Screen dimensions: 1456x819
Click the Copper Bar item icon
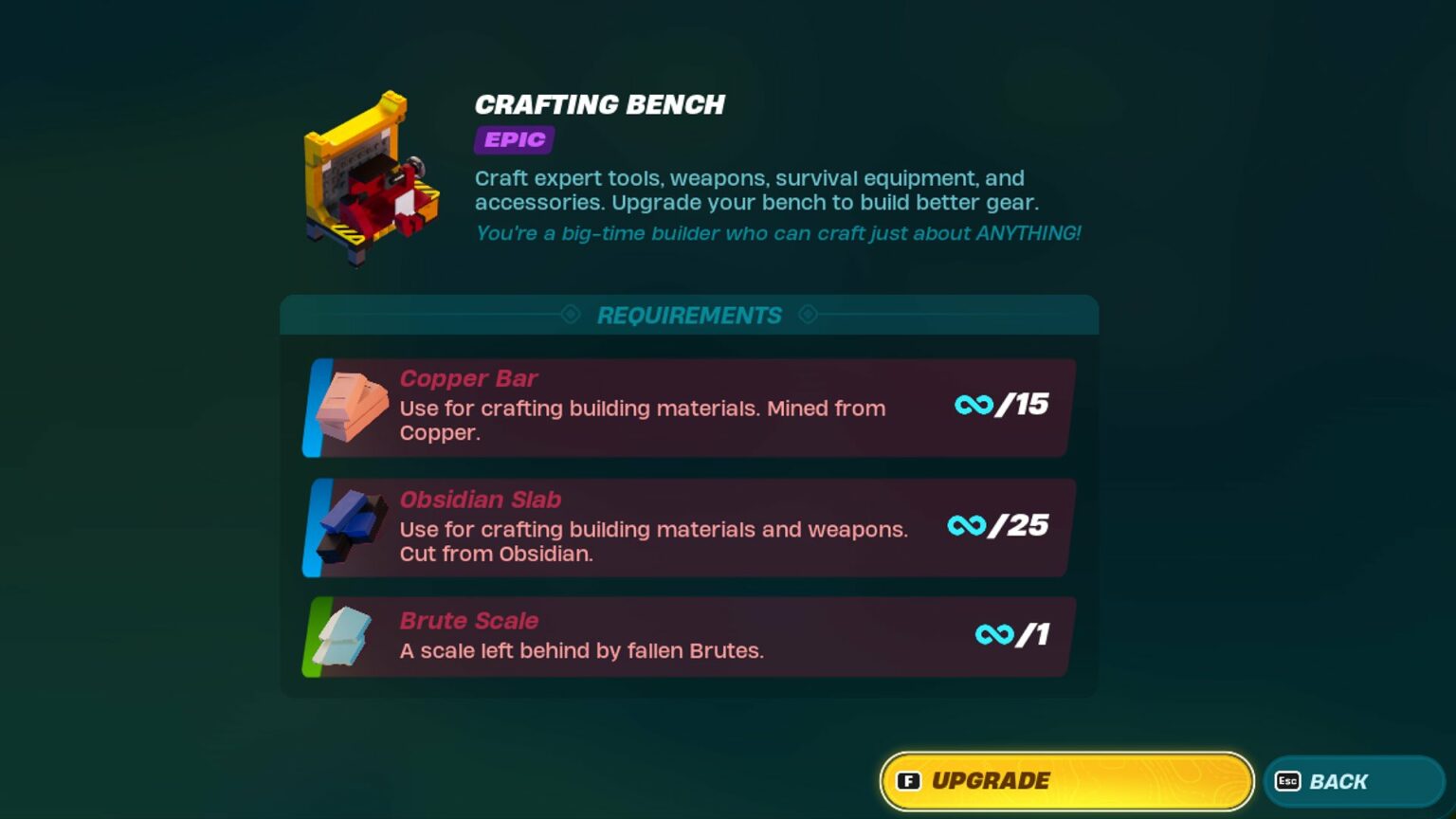(351, 408)
